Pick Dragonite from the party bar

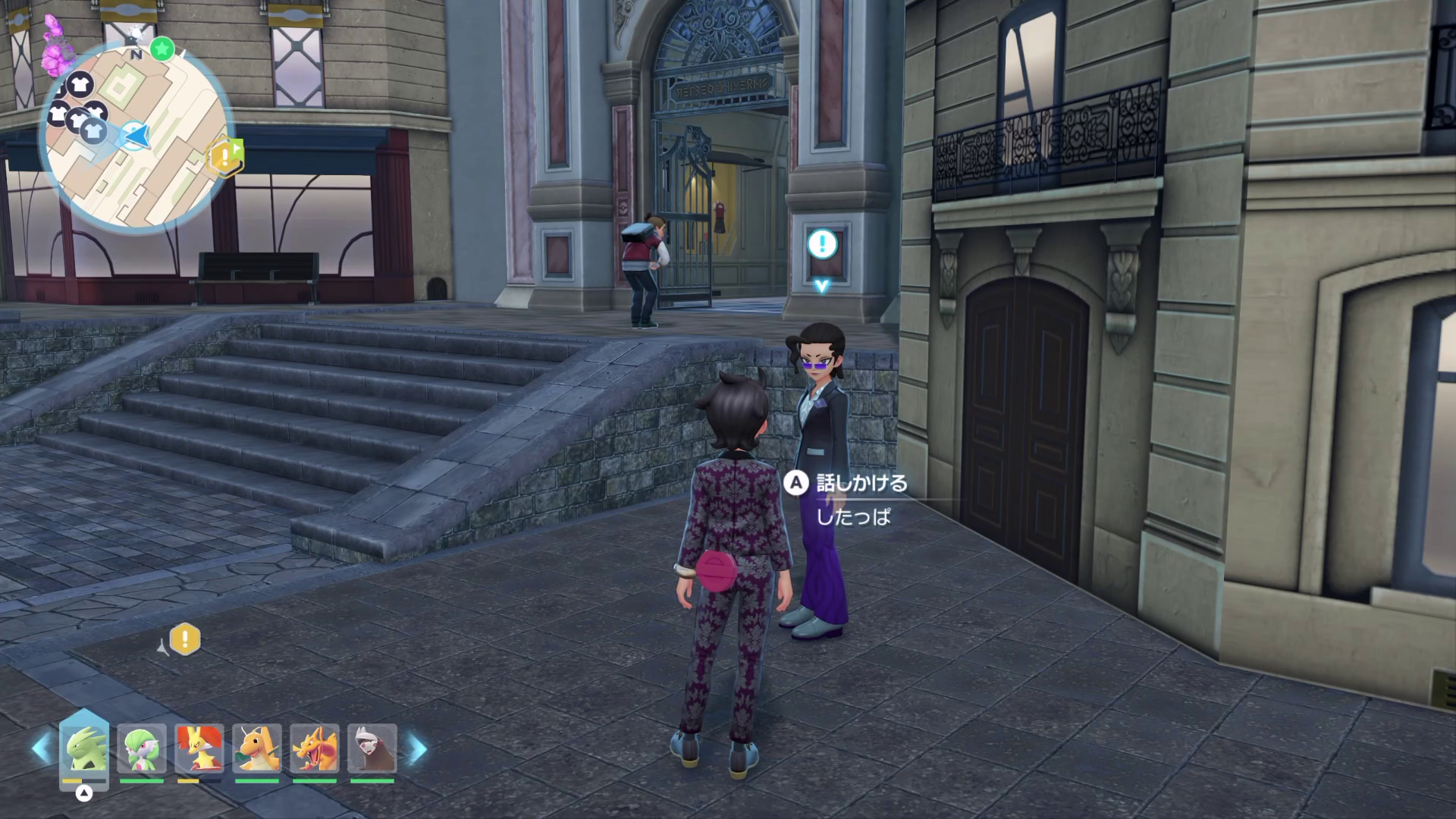257,748
